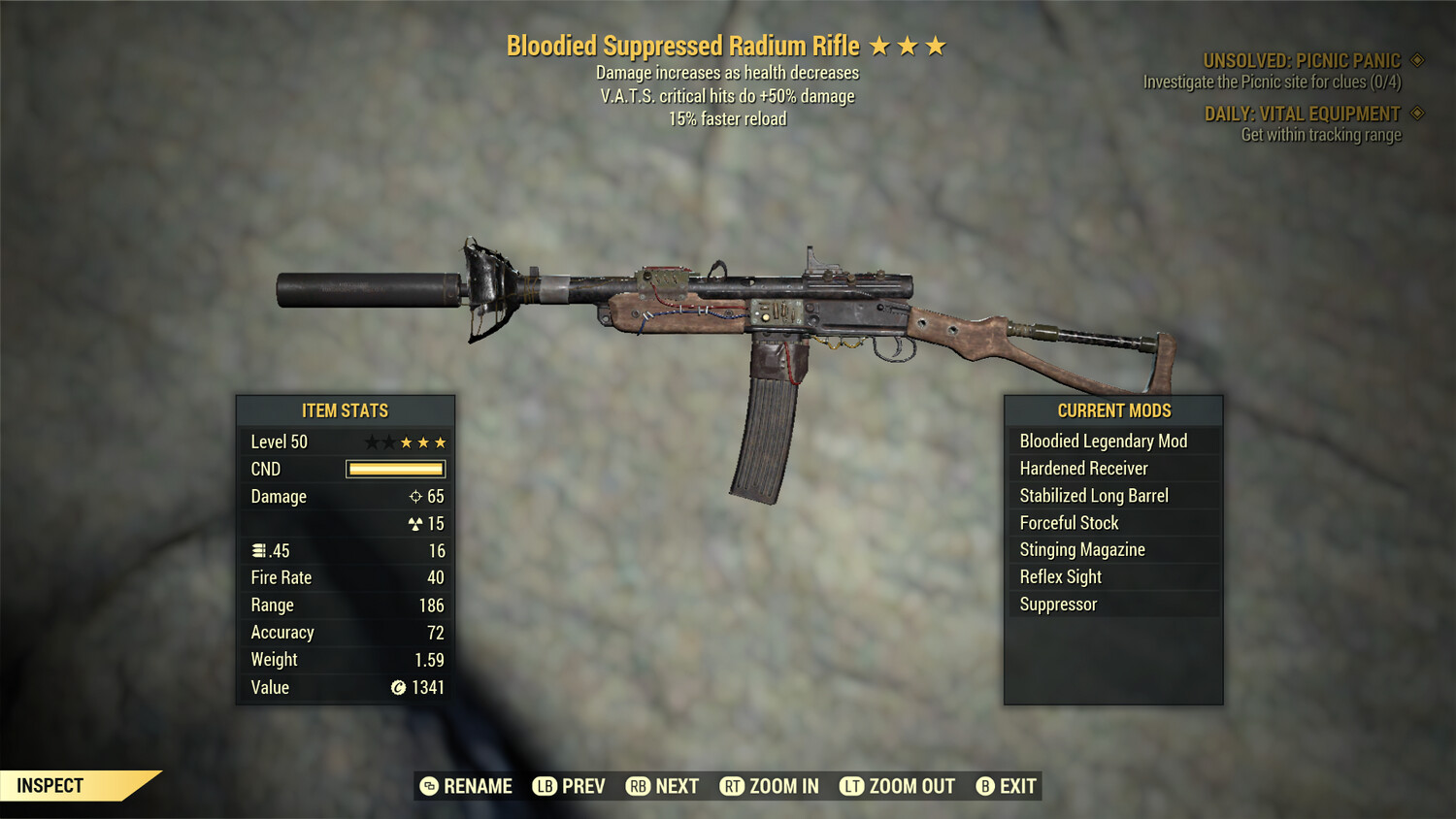Click the yellow CND condition bar
Image resolution: width=1456 pixels, height=819 pixels.
point(395,469)
